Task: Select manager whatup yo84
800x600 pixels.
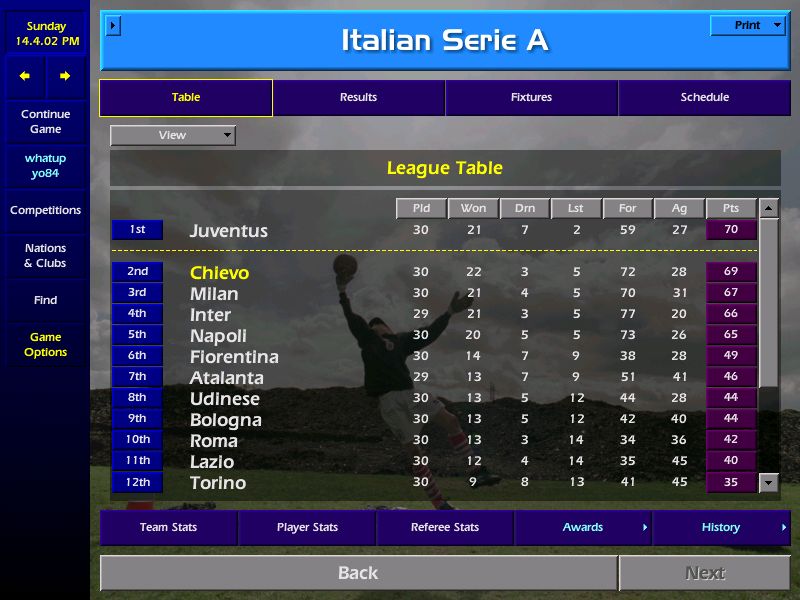Action: click(x=45, y=166)
